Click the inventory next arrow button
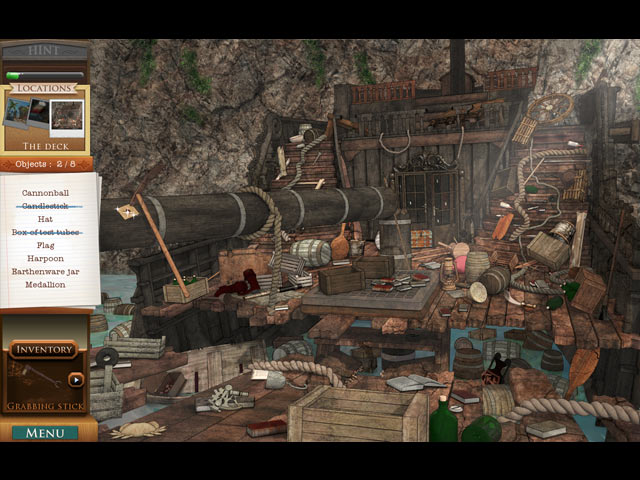The width and height of the screenshot is (640, 480). [x=76, y=380]
